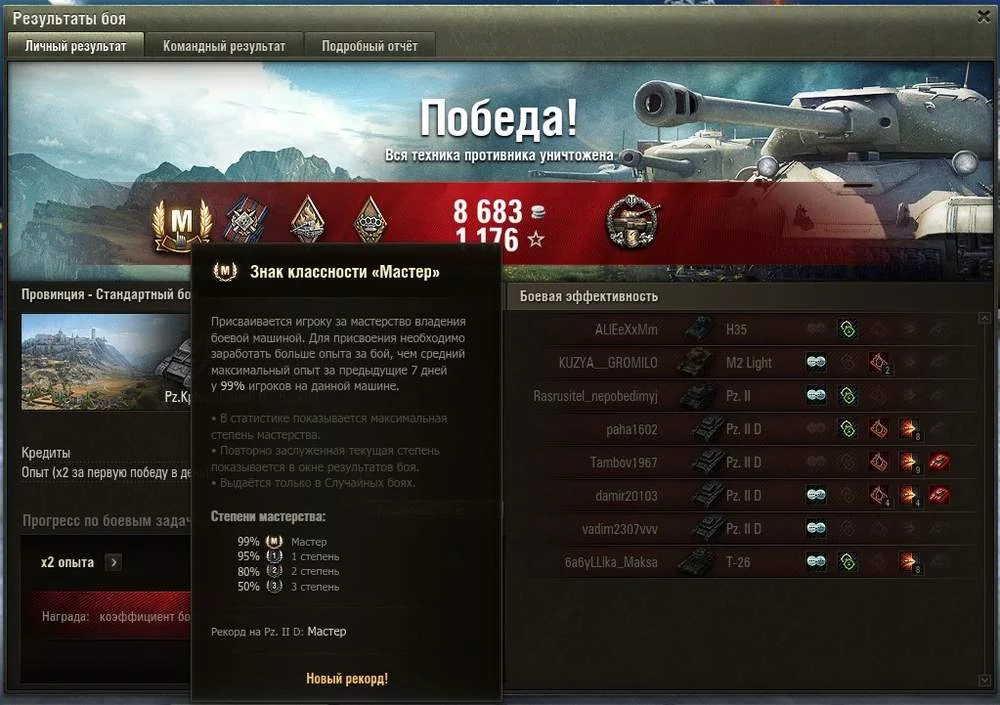Expand the x2 опыта arrow button
This screenshot has height=705, width=1000.
[113, 562]
